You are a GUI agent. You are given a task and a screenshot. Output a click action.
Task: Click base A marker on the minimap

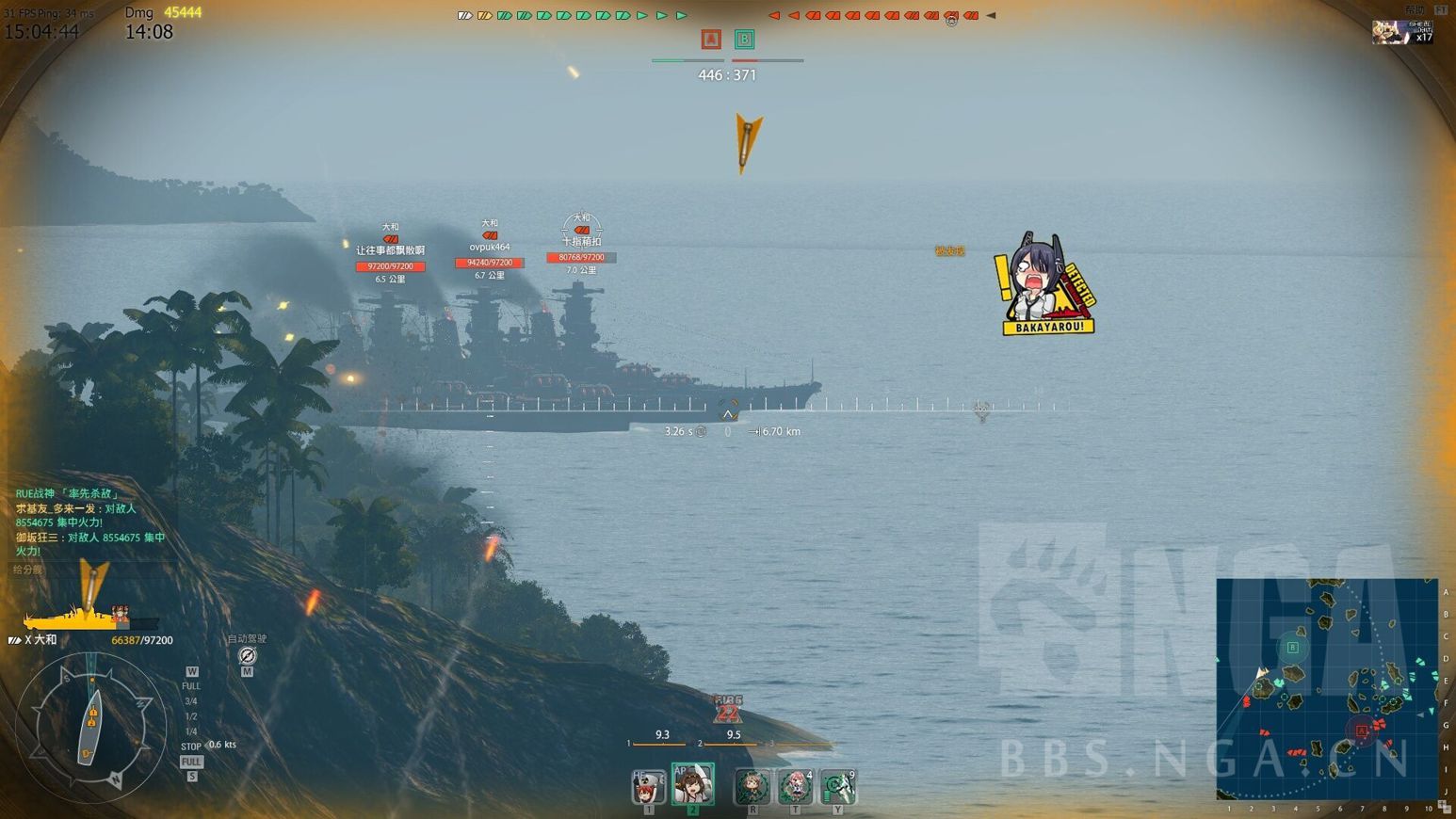click(1361, 731)
